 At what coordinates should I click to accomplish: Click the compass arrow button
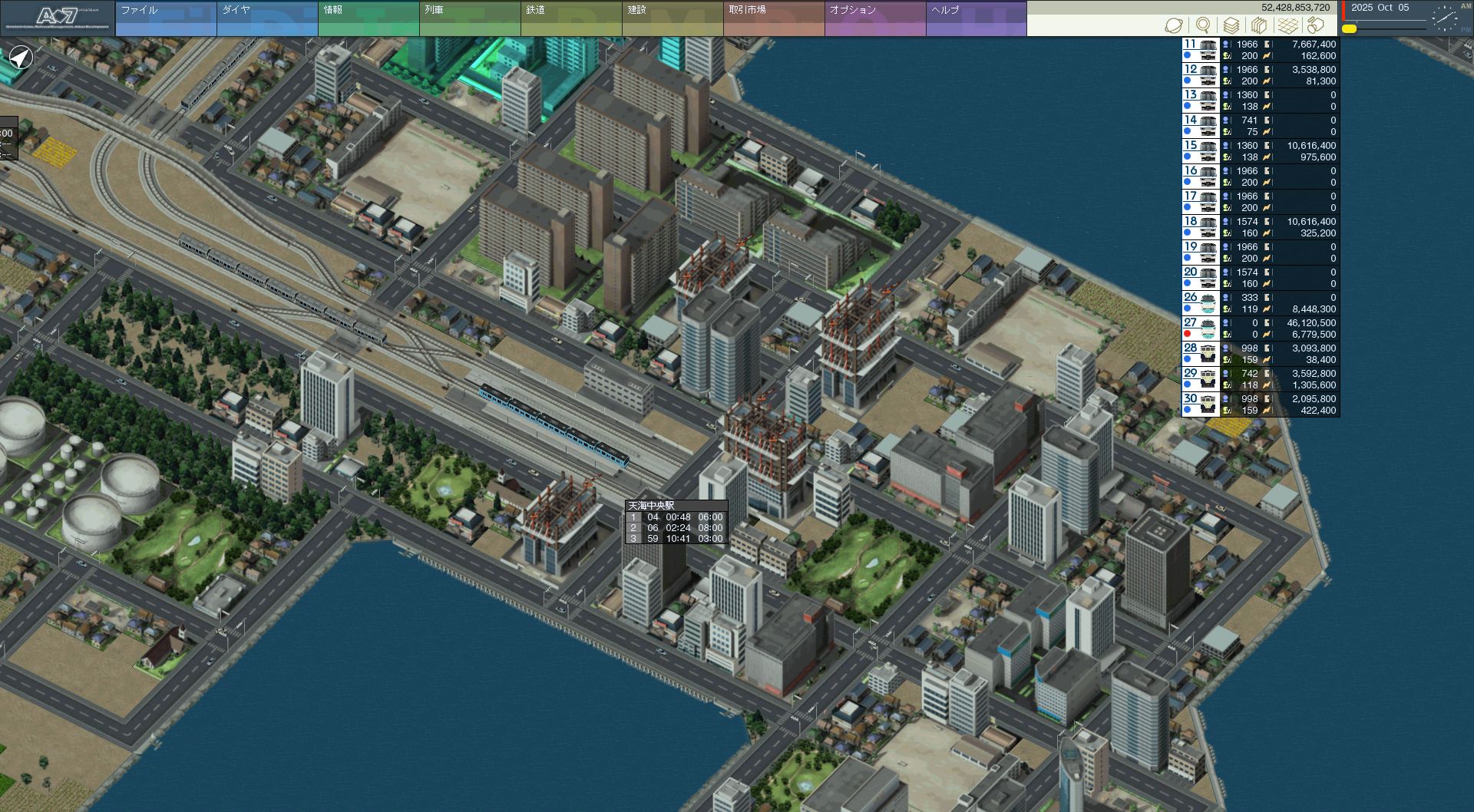(x=21, y=58)
